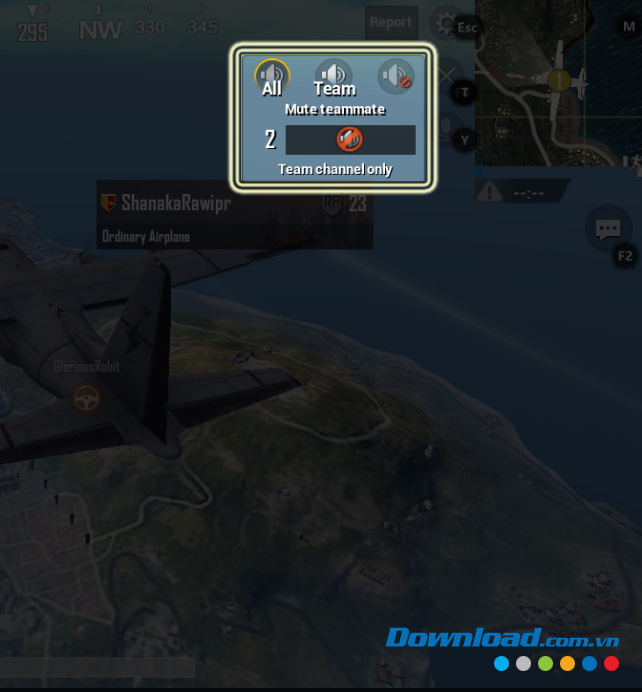Open the Report button

coord(390,22)
